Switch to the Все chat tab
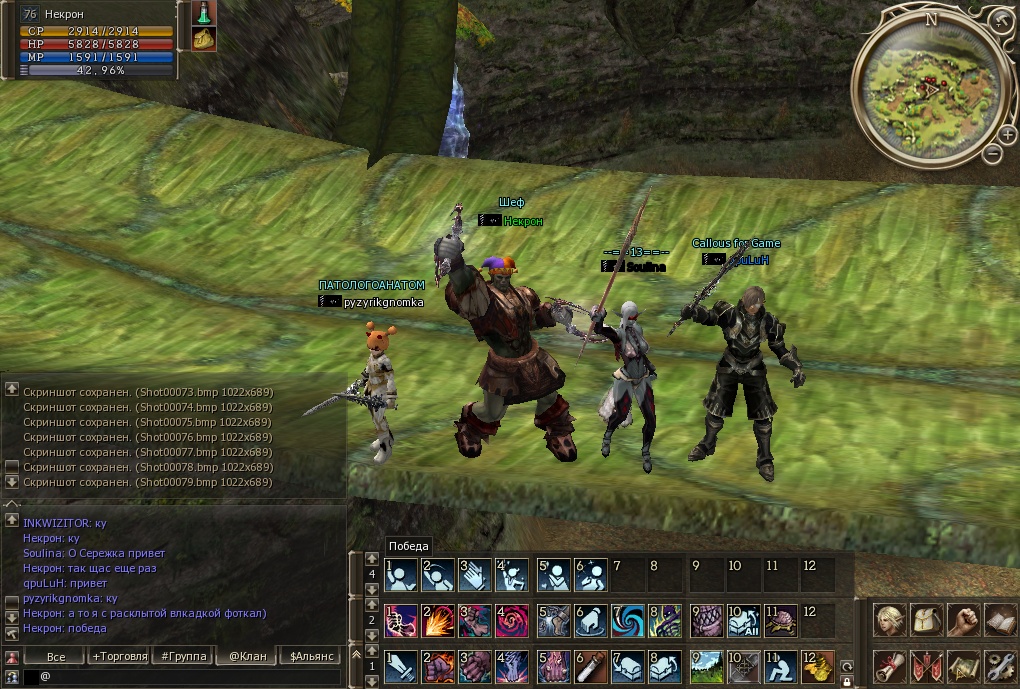This screenshot has height=689, width=1020. click(56, 657)
